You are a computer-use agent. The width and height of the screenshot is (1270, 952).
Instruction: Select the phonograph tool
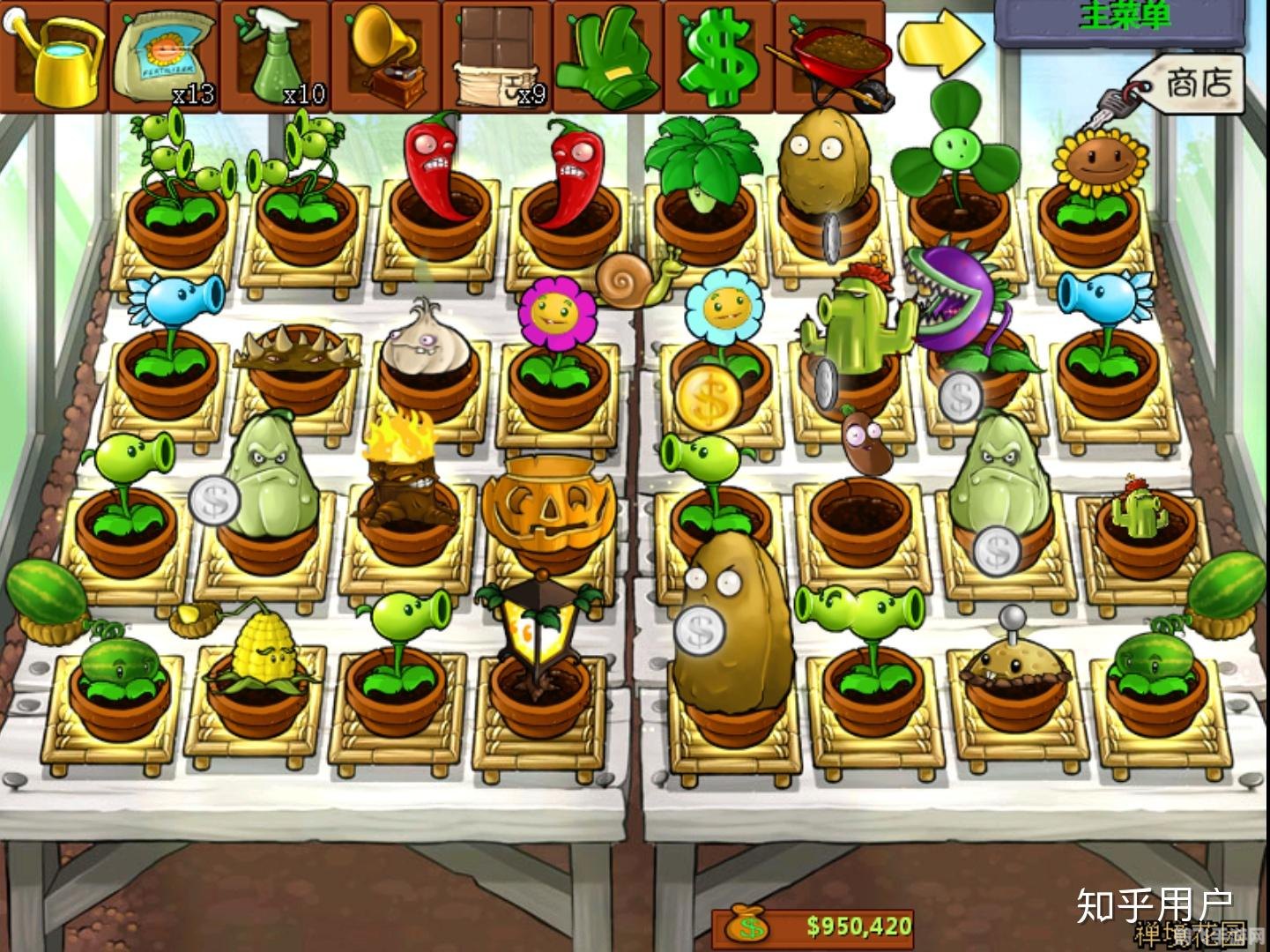pyautogui.click(x=387, y=56)
